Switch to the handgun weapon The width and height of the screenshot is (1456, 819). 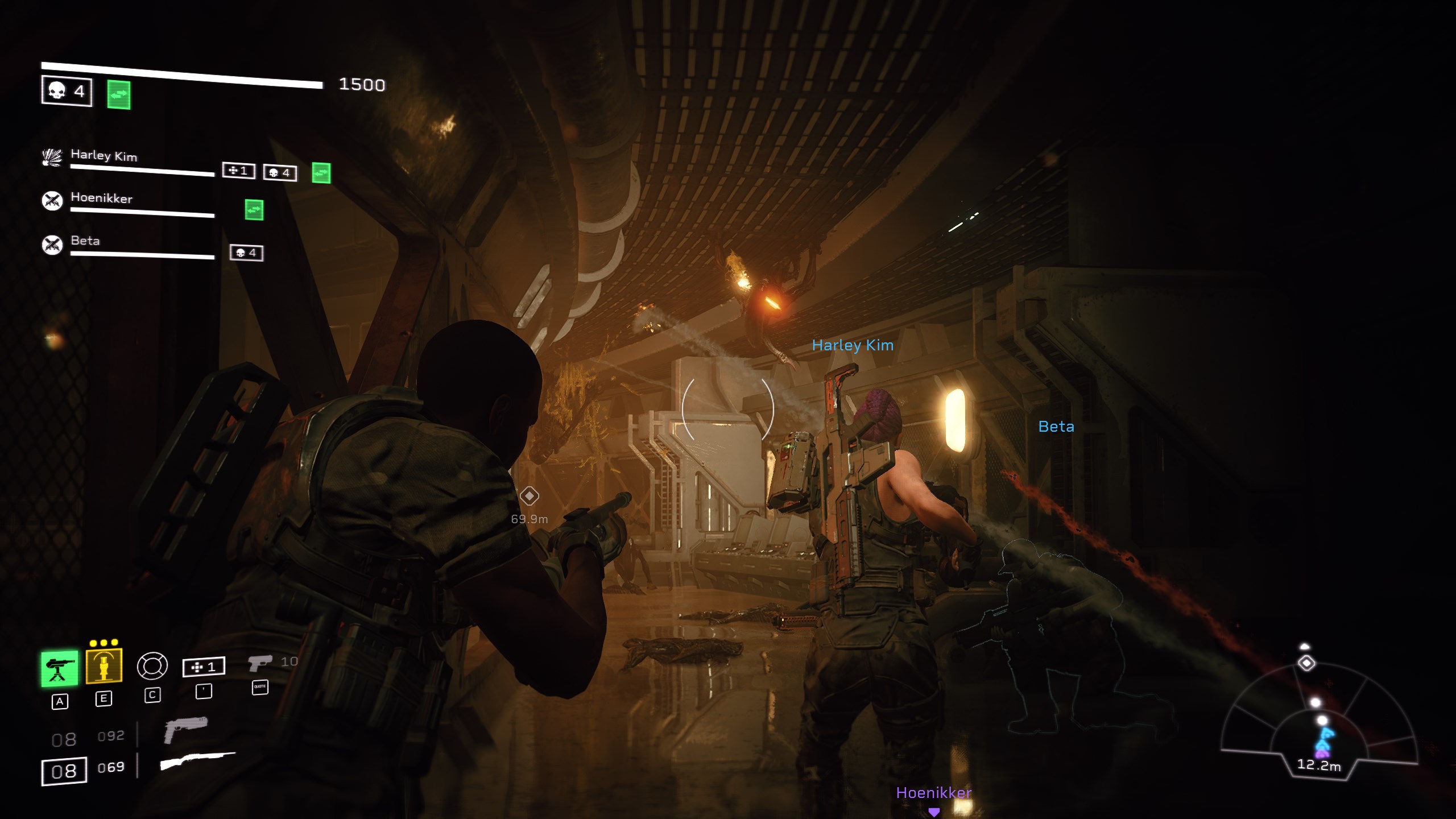[185, 729]
